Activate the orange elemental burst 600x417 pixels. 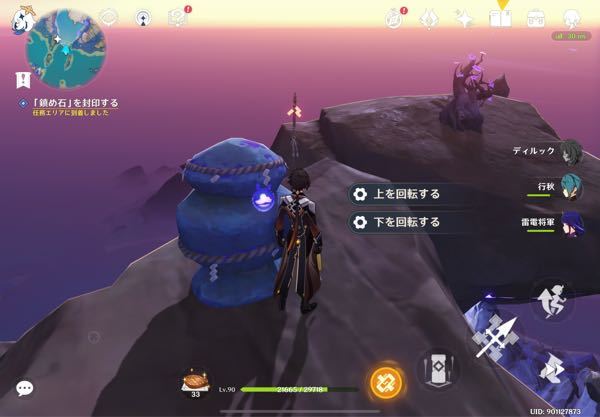tap(384, 381)
